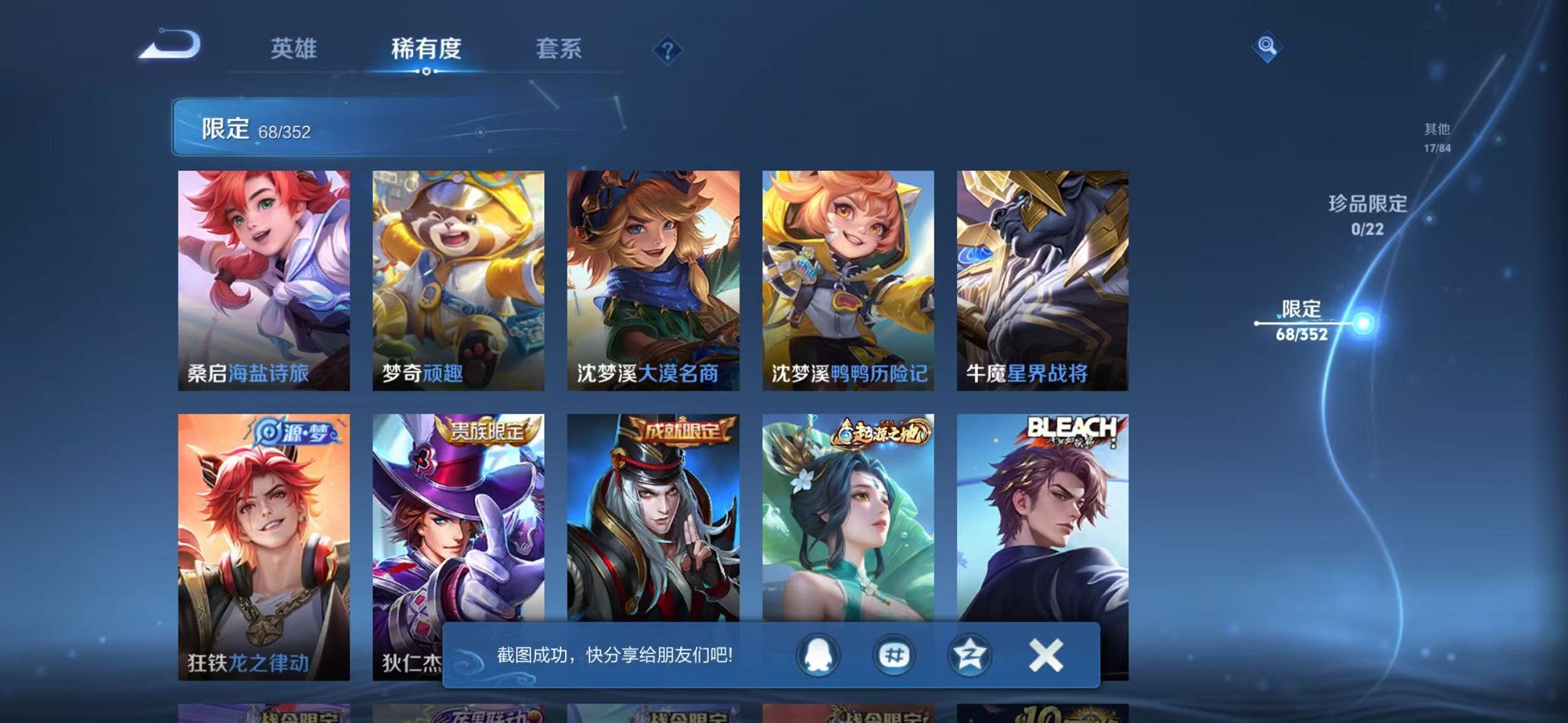The height and width of the screenshot is (723, 1568).
Task: Switch to the 套系 tab
Action: coord(559,48)
